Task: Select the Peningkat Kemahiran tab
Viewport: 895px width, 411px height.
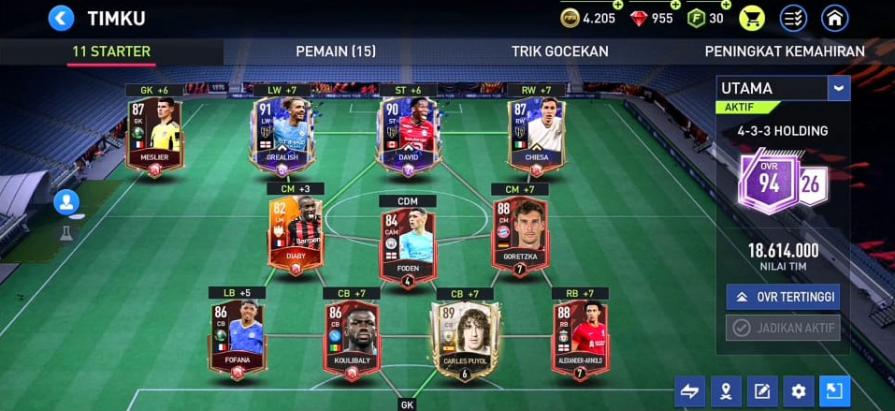Action: (784, 51)
